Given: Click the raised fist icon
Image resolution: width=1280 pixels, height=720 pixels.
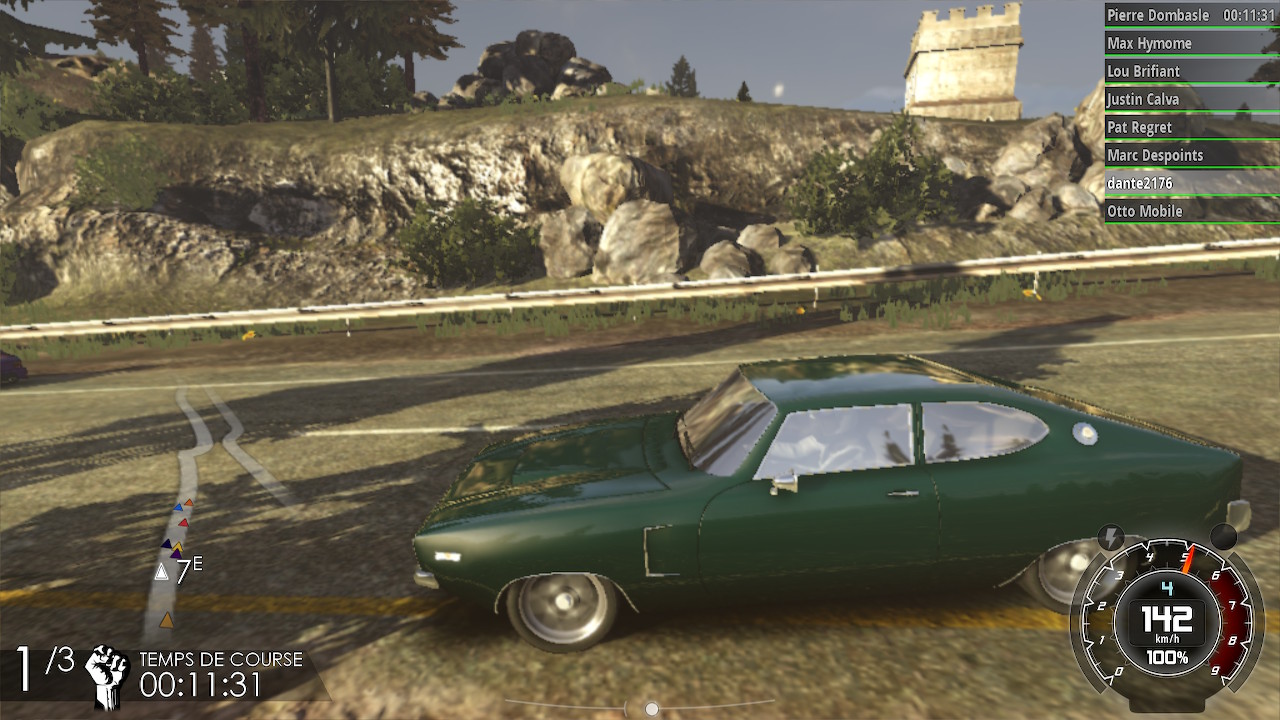Looking at the screenshot, I should pyautogui.click(x=107, y=675).
